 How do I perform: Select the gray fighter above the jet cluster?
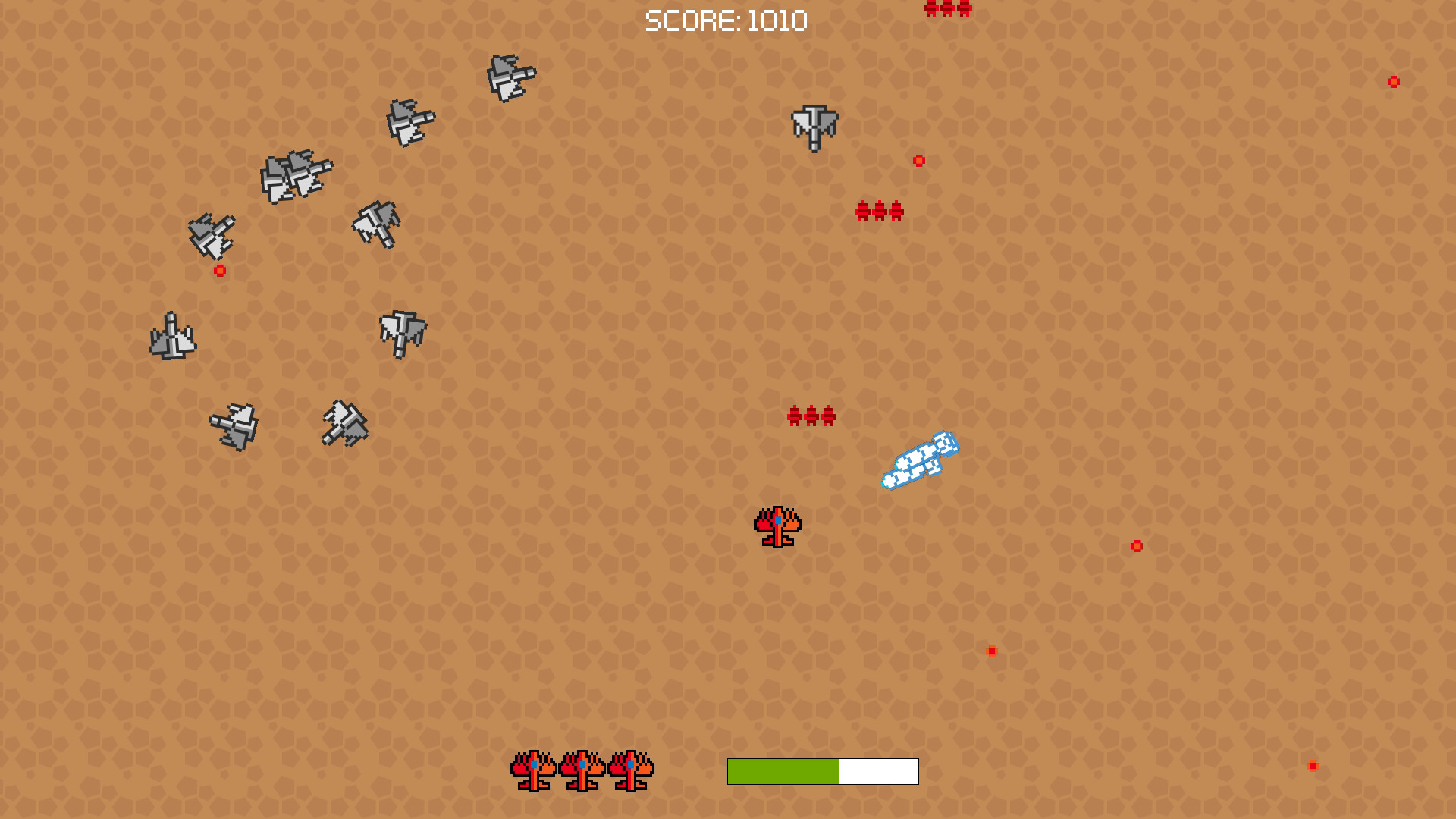pos(409,121)
